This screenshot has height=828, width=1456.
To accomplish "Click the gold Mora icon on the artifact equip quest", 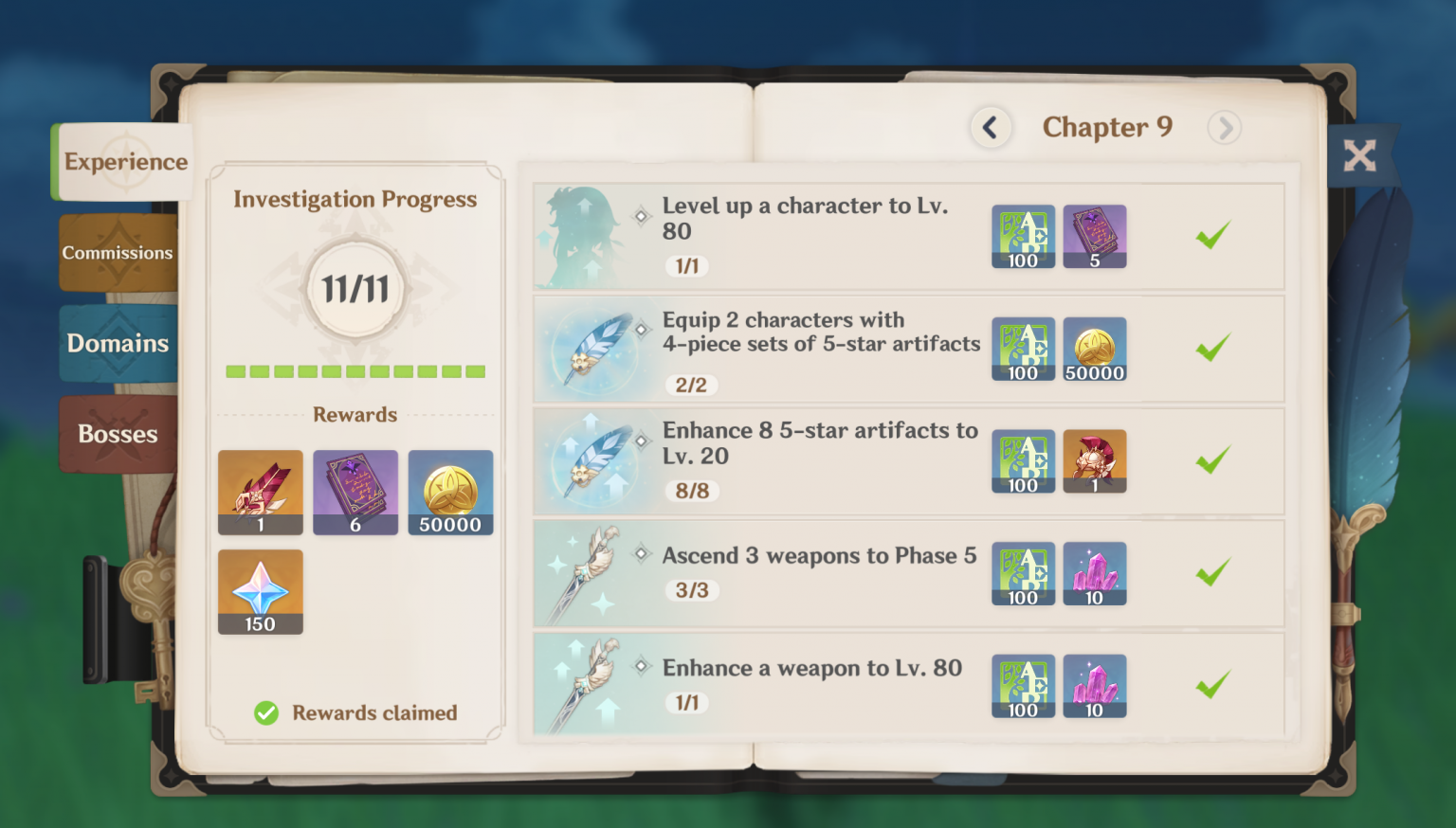I will coord(1095,349).
